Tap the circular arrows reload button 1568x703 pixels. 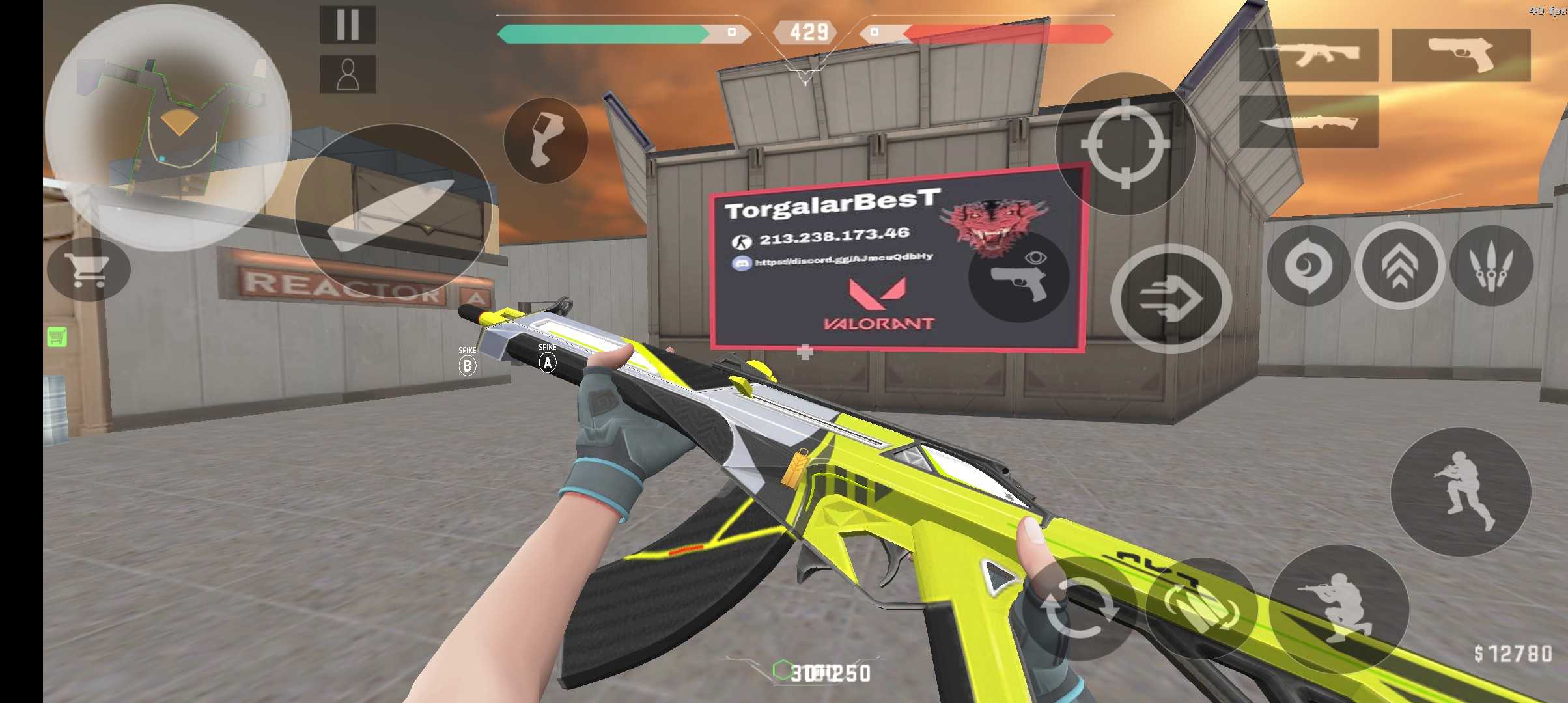[x=1078, y=609]
